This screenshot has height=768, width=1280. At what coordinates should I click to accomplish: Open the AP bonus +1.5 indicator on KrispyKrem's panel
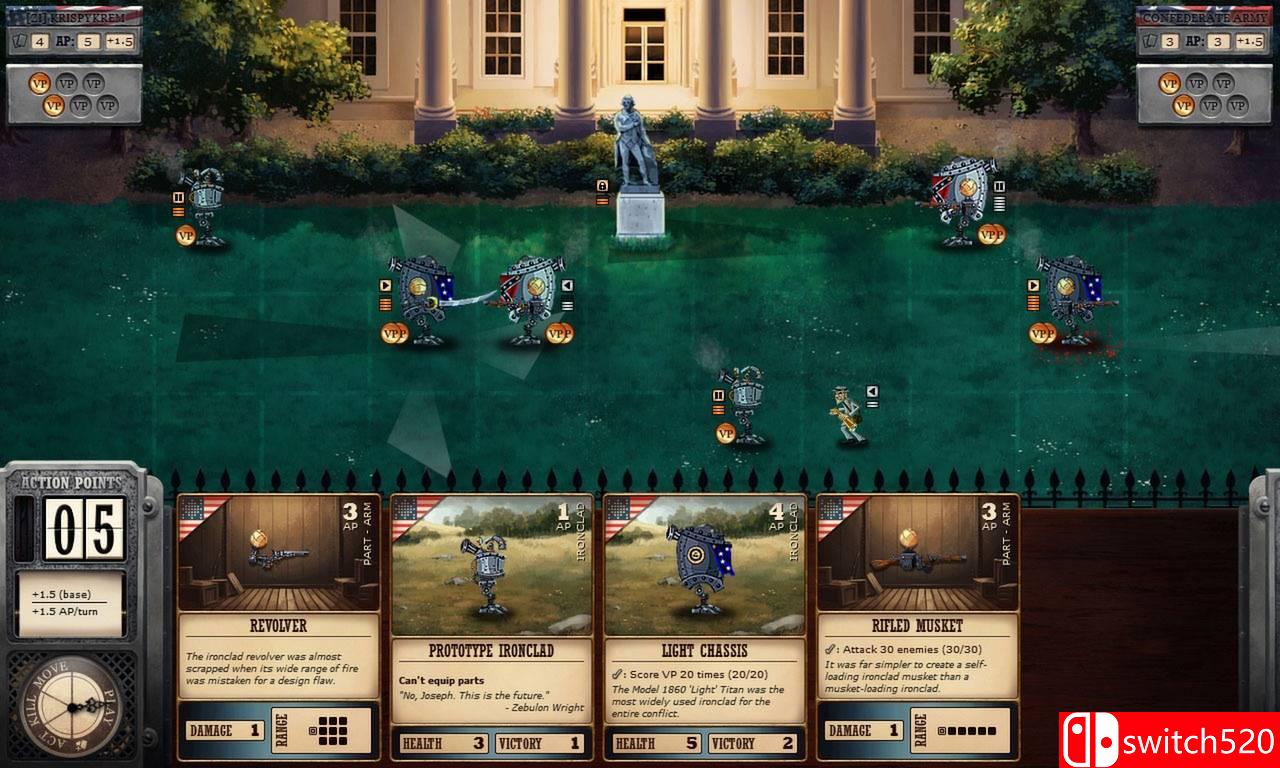(x=119, y=41)
